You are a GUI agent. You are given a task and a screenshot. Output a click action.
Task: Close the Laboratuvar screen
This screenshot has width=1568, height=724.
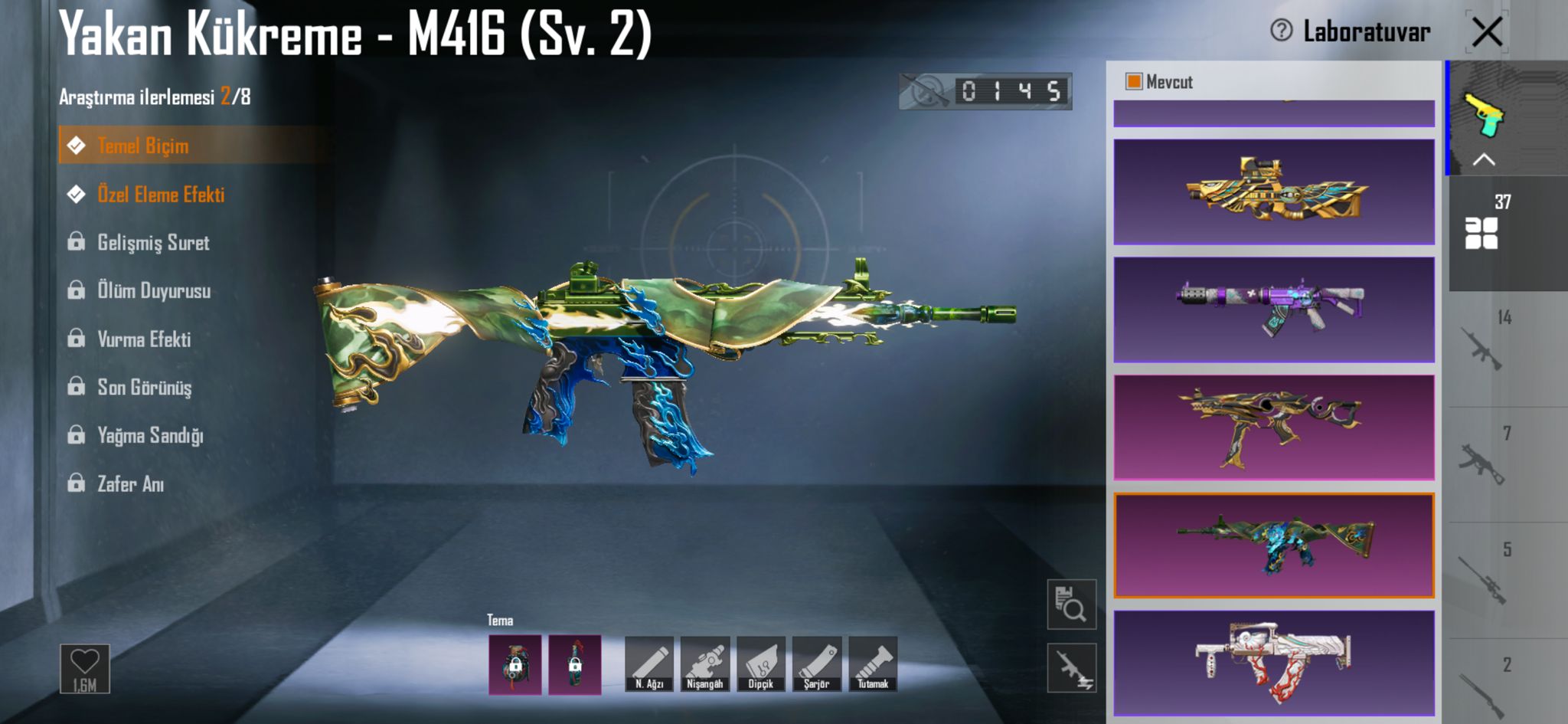click(1487, 32)
